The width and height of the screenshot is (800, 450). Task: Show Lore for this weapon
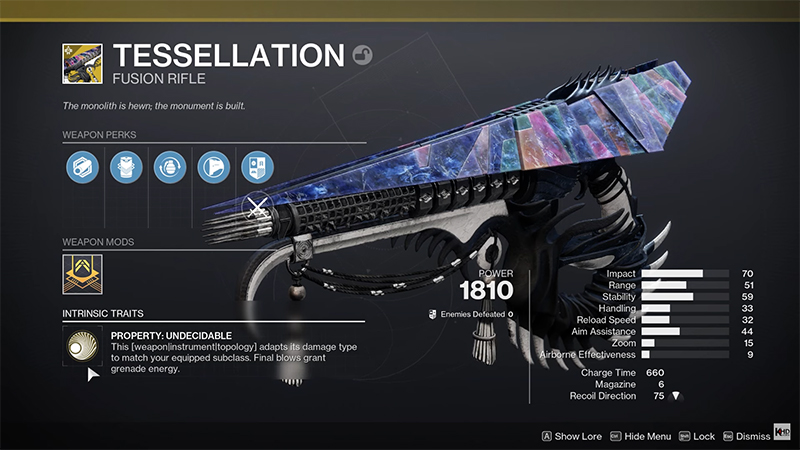coord(574,436)
